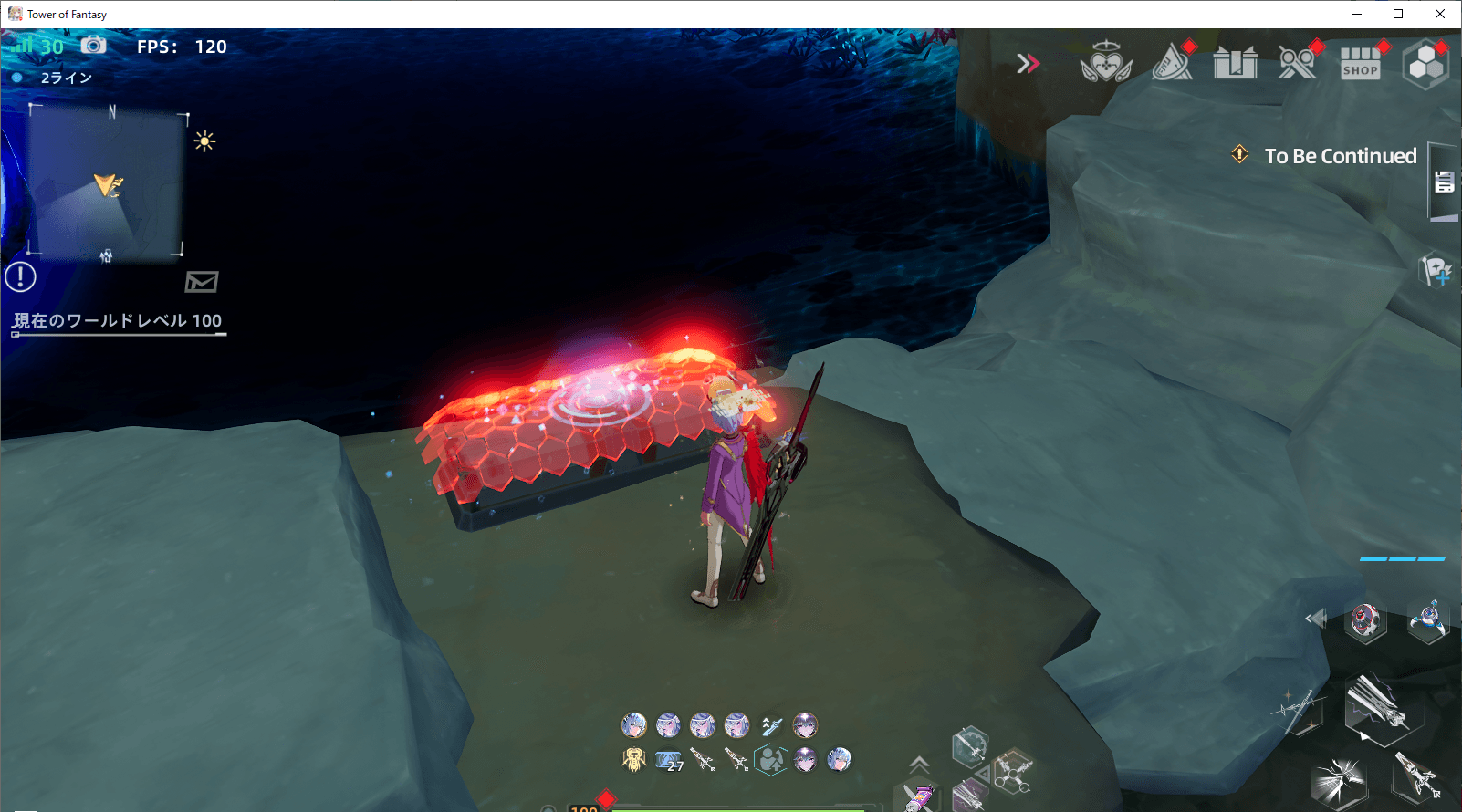1462x812 pixels.
Task: Open the current world level info
Action: point(118,321)
